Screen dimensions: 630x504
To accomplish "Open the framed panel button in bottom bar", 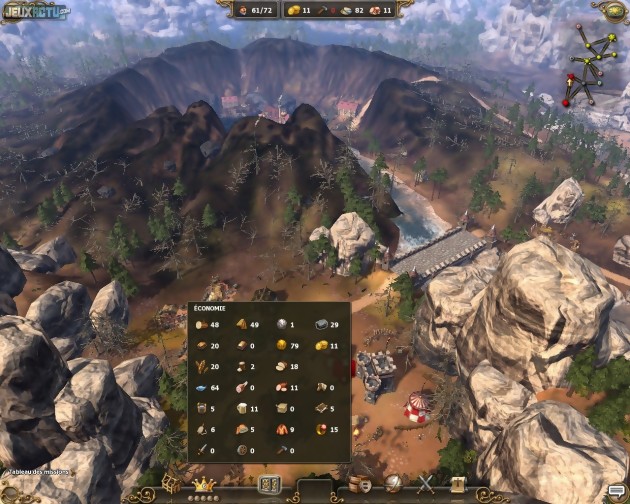I will click(268, 485).
